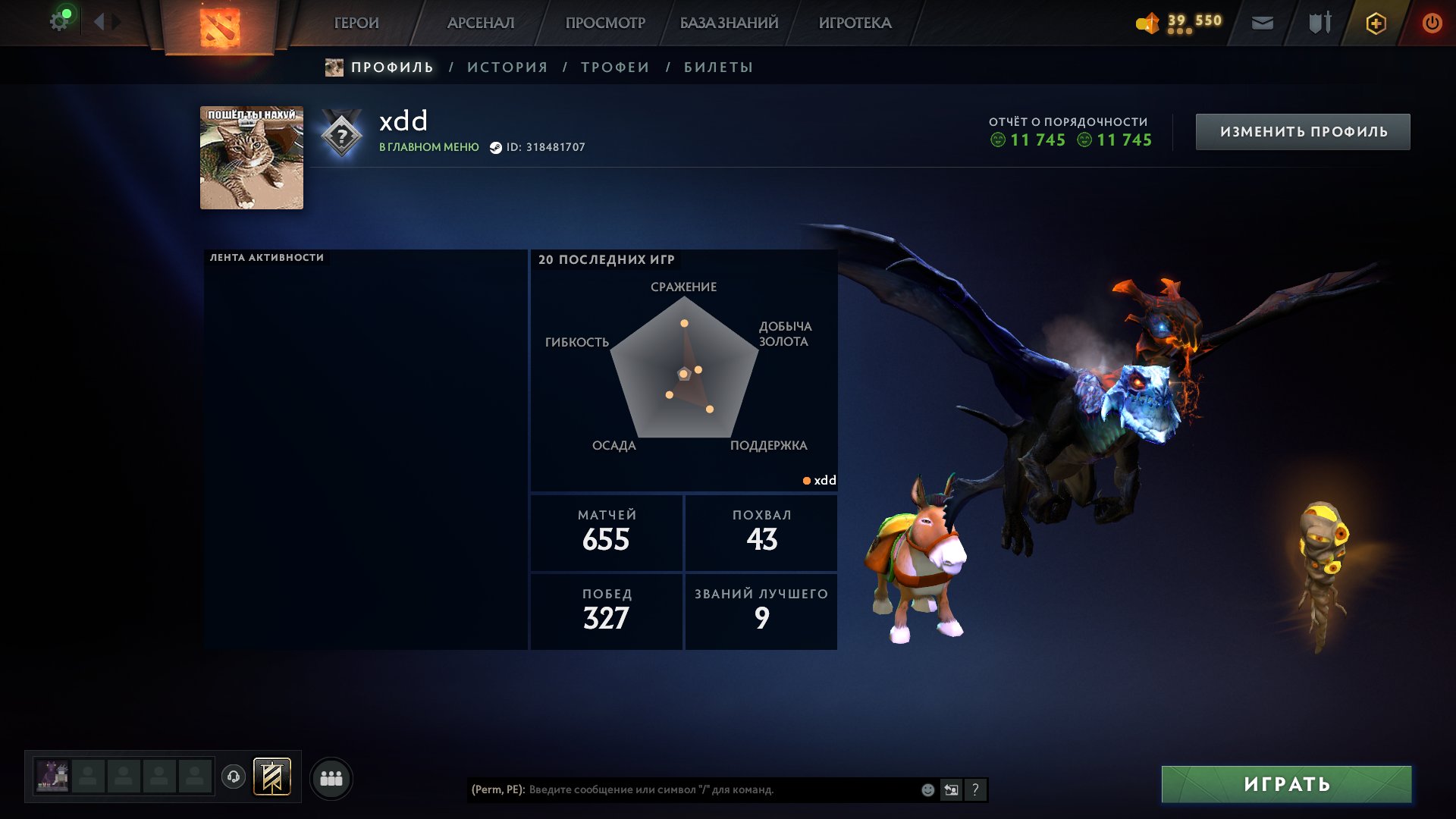Image resolution: width=1456 pixels, height=819 pixels.
Task: Open the ИГРОТЕКА dropdown section
Action: click(855, 23)
